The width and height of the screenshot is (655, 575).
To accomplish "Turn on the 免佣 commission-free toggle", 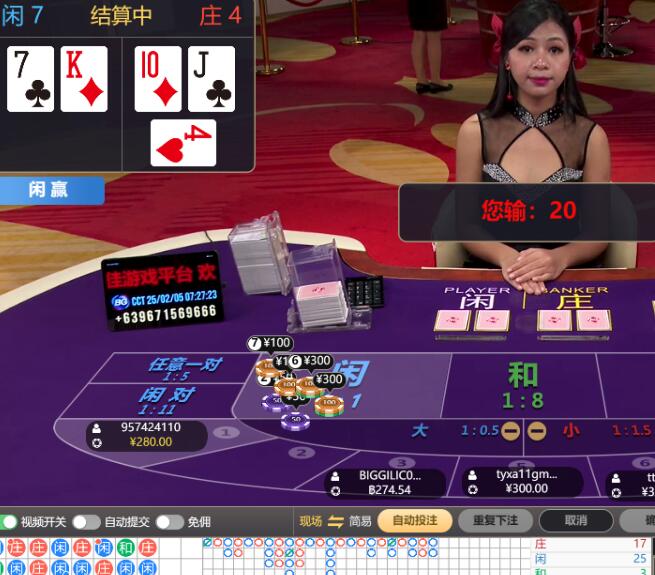I will 169,522.
